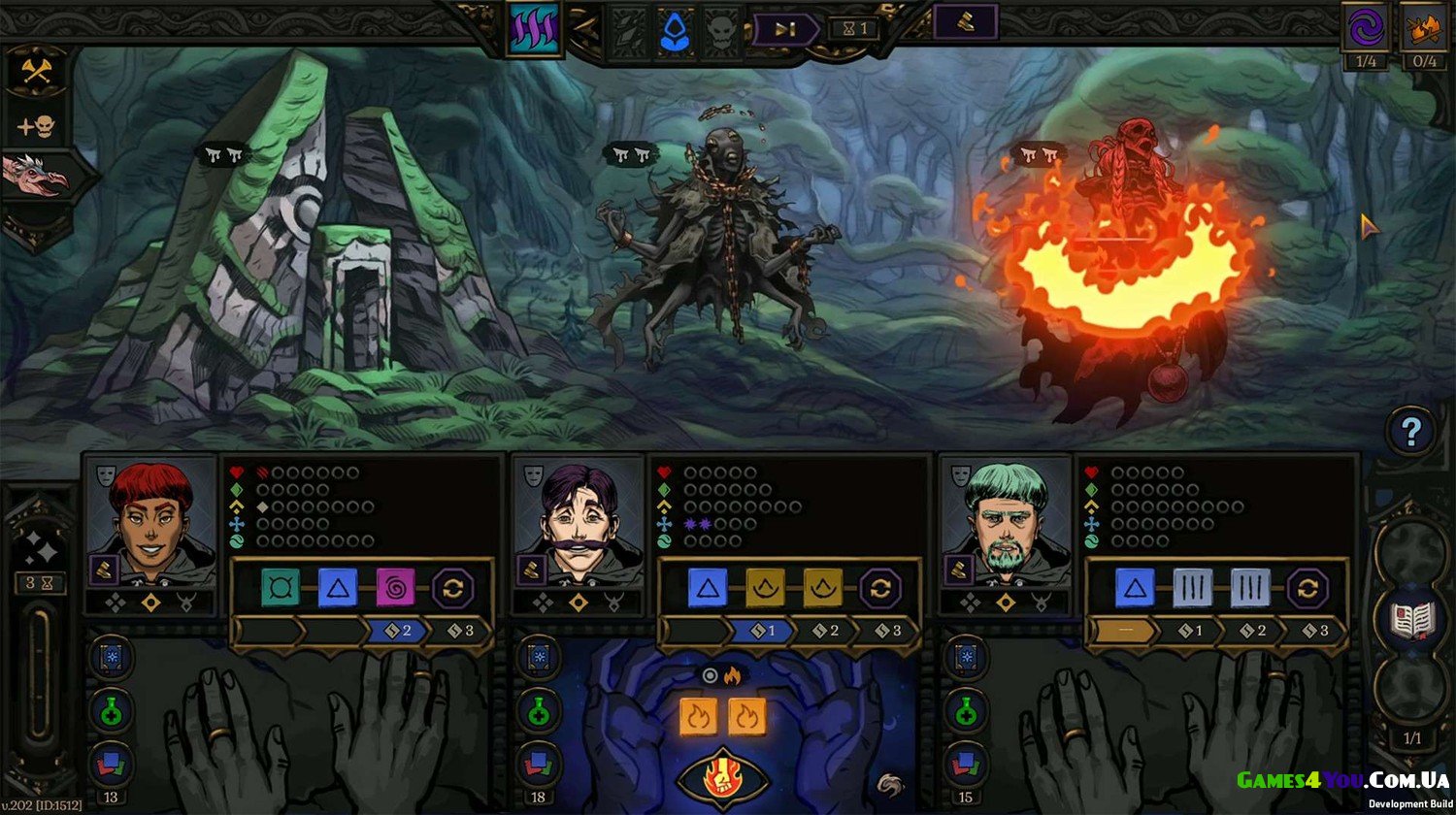Select the red-haired character portrait

click(151, 511)
